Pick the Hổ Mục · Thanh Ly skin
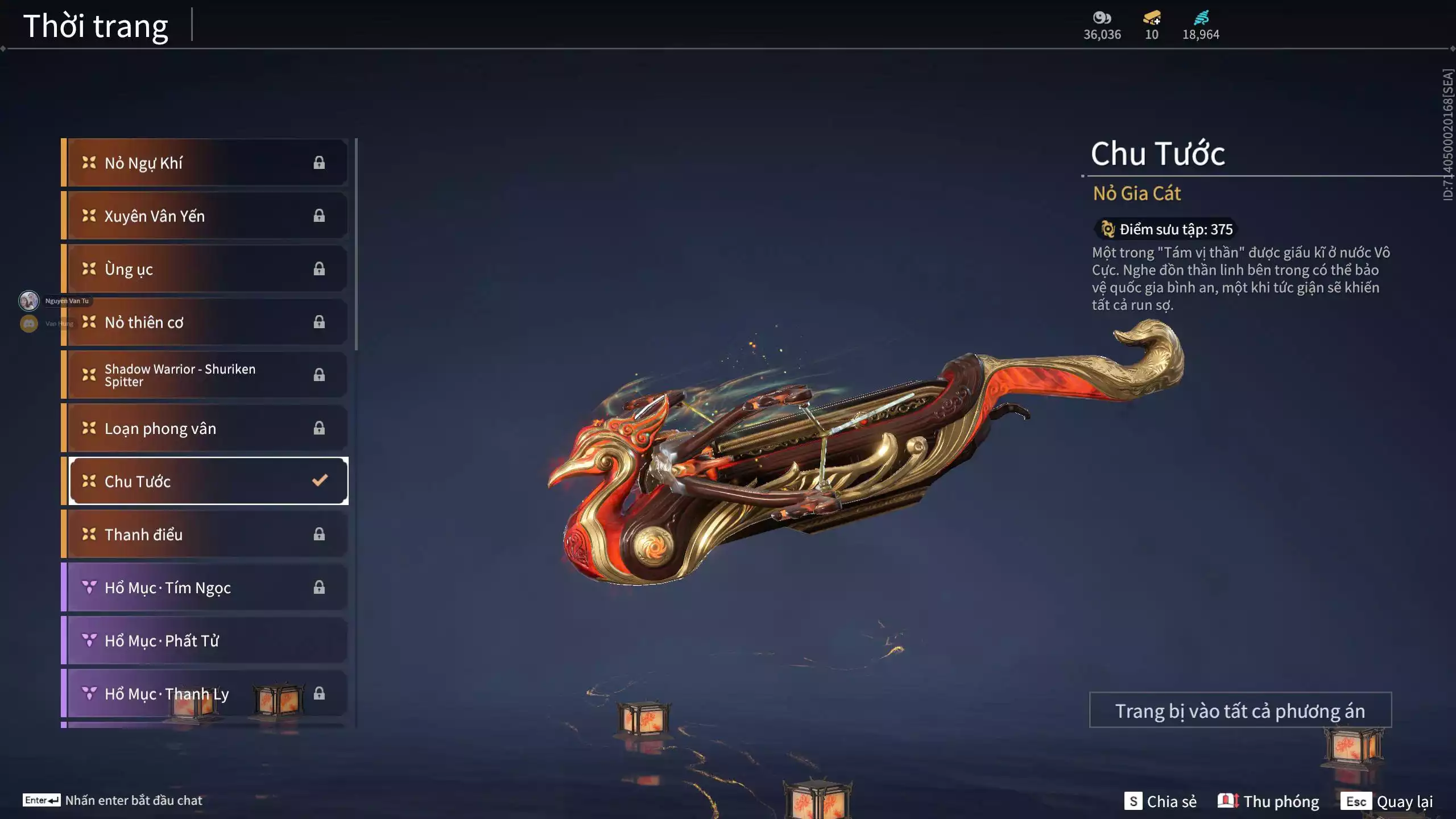Viewport: 1456px width, 819px height. (x=205, y=693)
